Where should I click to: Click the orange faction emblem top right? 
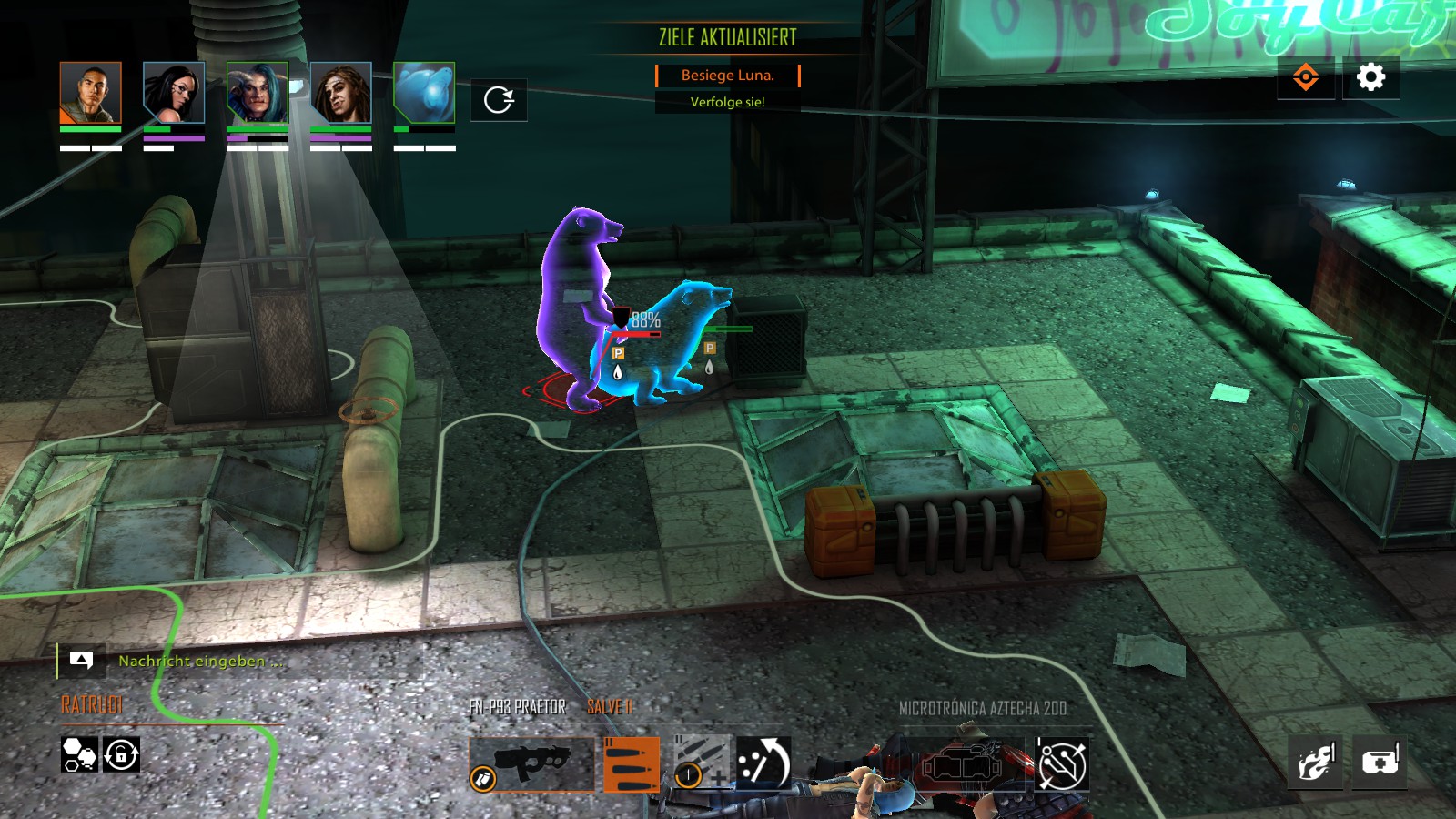point(1308,78)
